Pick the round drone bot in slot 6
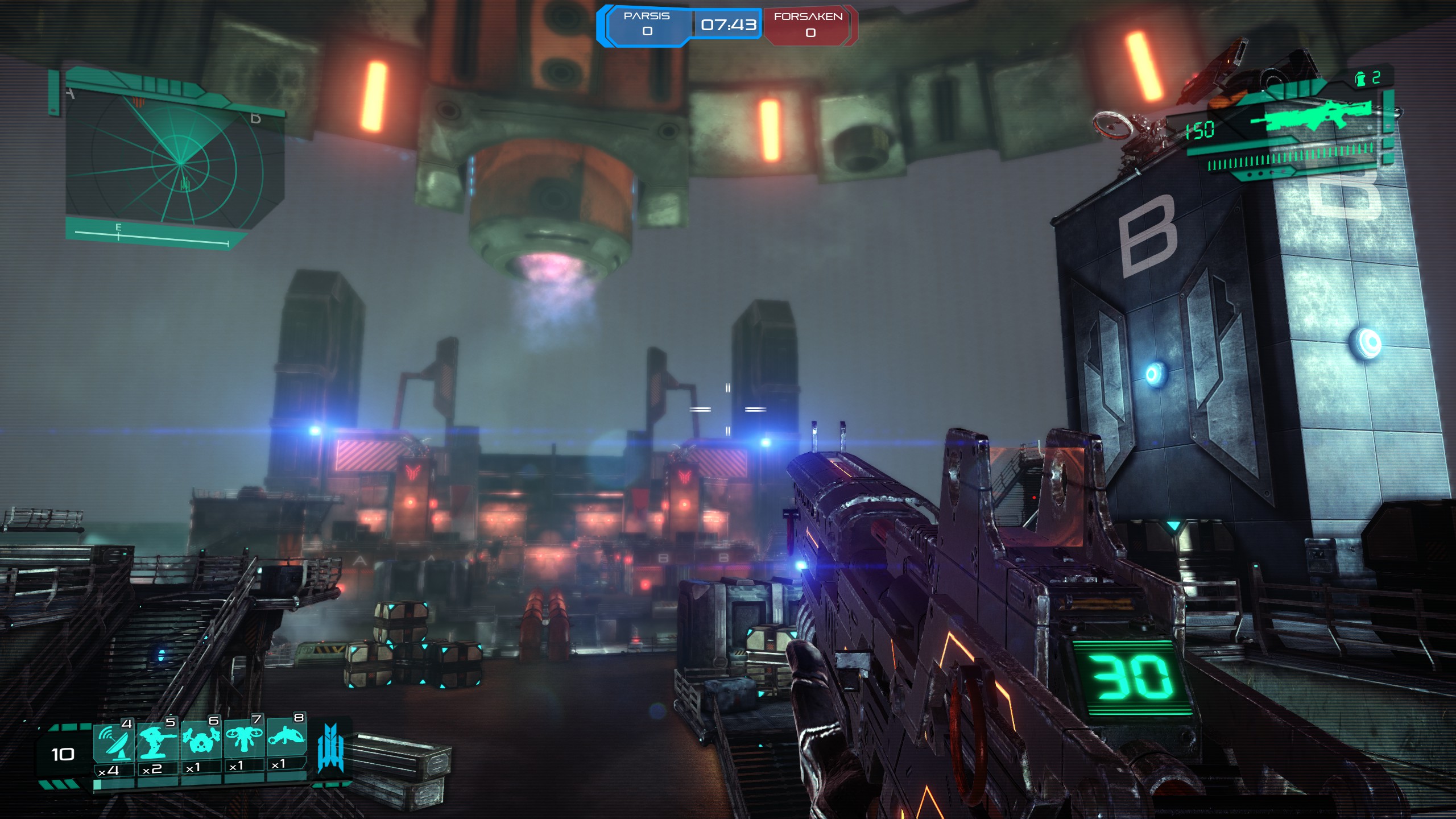Screen dimensions: 1456x819 pyautogui.click(x=201, y=739)
